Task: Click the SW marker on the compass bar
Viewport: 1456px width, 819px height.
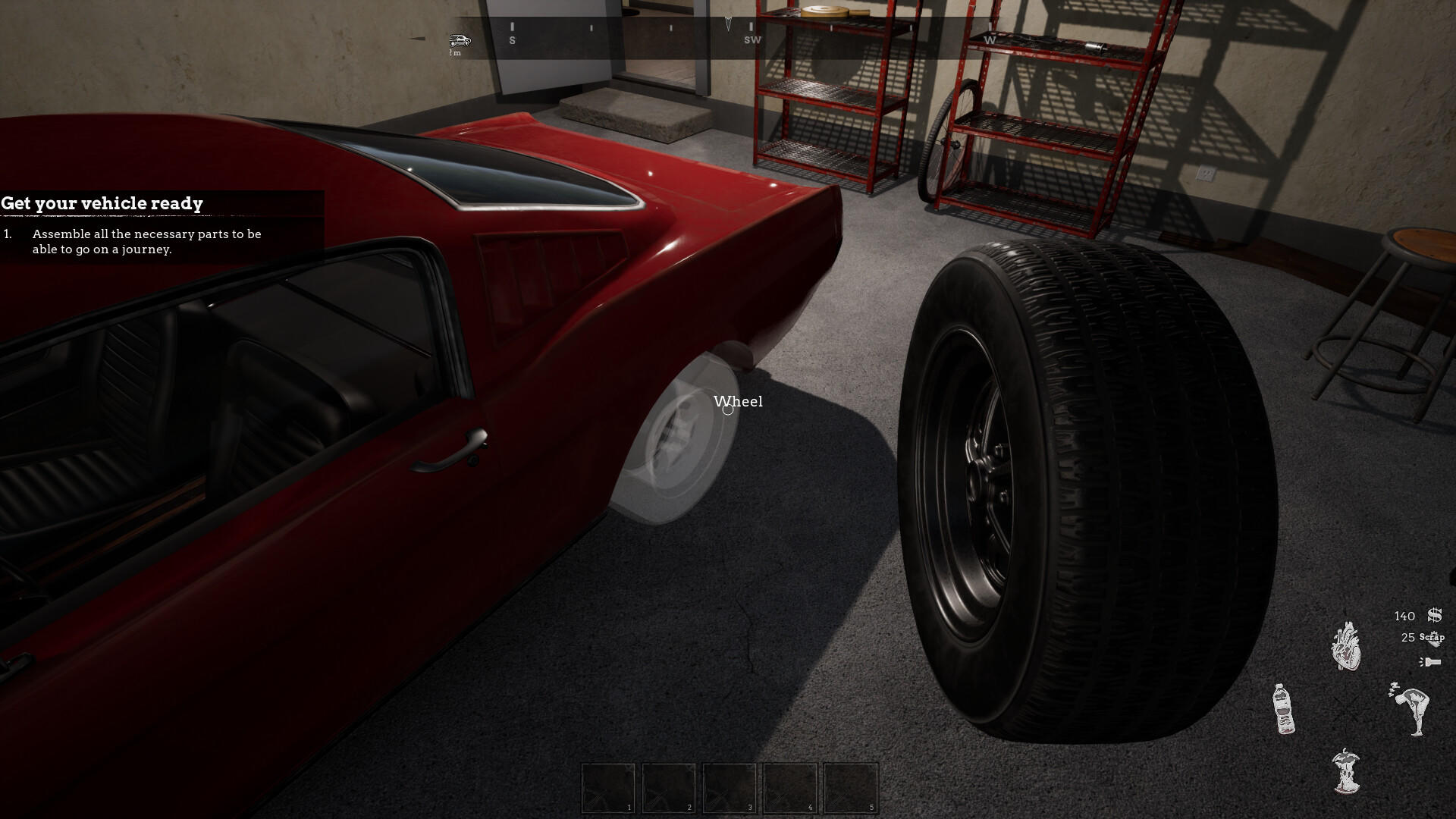Action: (752, 39)
